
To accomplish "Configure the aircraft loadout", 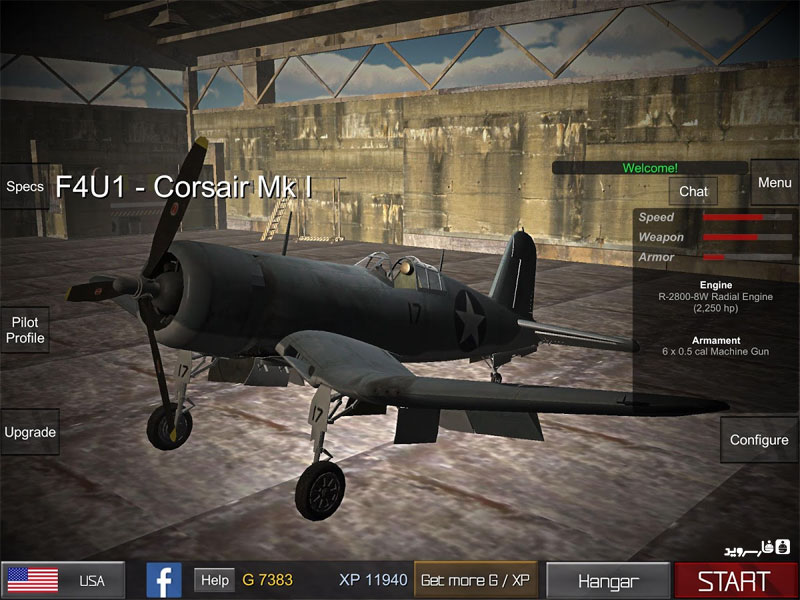I will tap(758, 440).
